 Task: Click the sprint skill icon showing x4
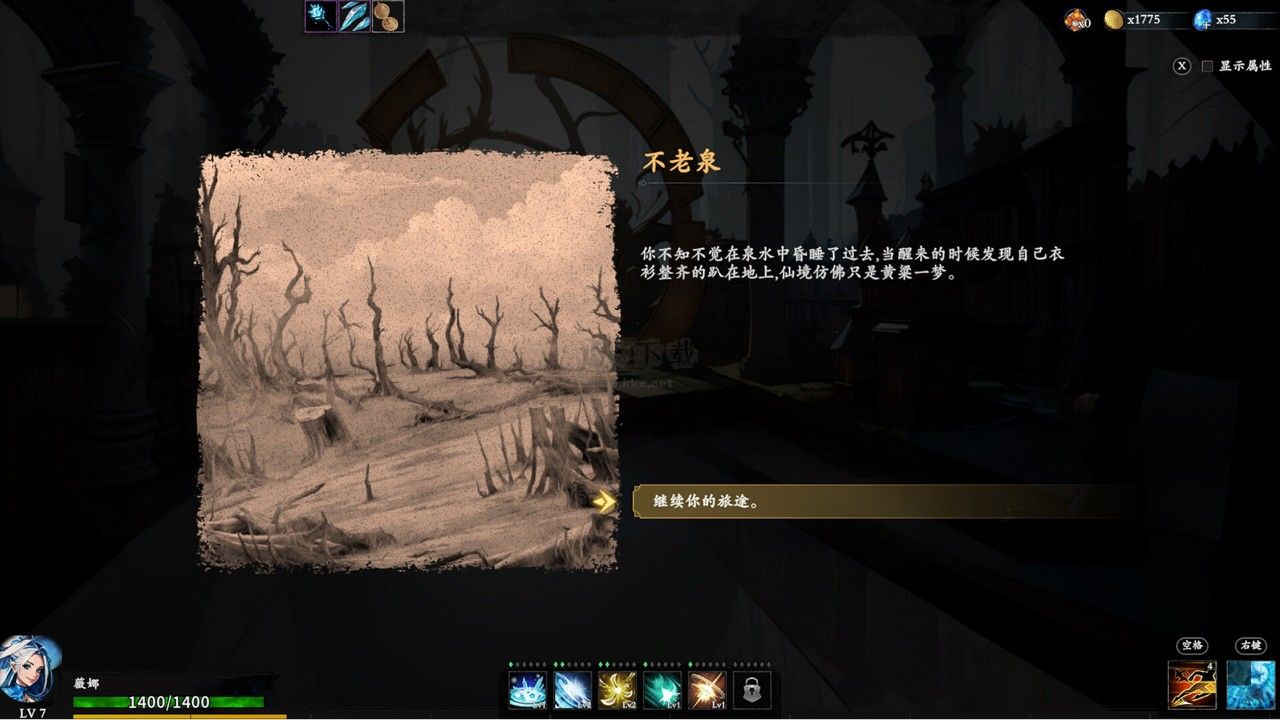(1191, 684)
